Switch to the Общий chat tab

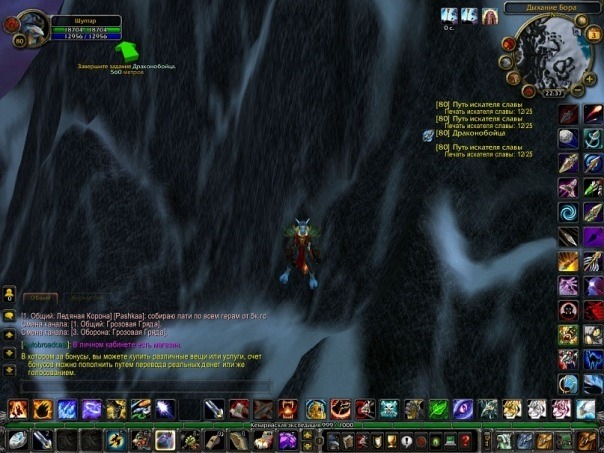click(x=38, y=297)
